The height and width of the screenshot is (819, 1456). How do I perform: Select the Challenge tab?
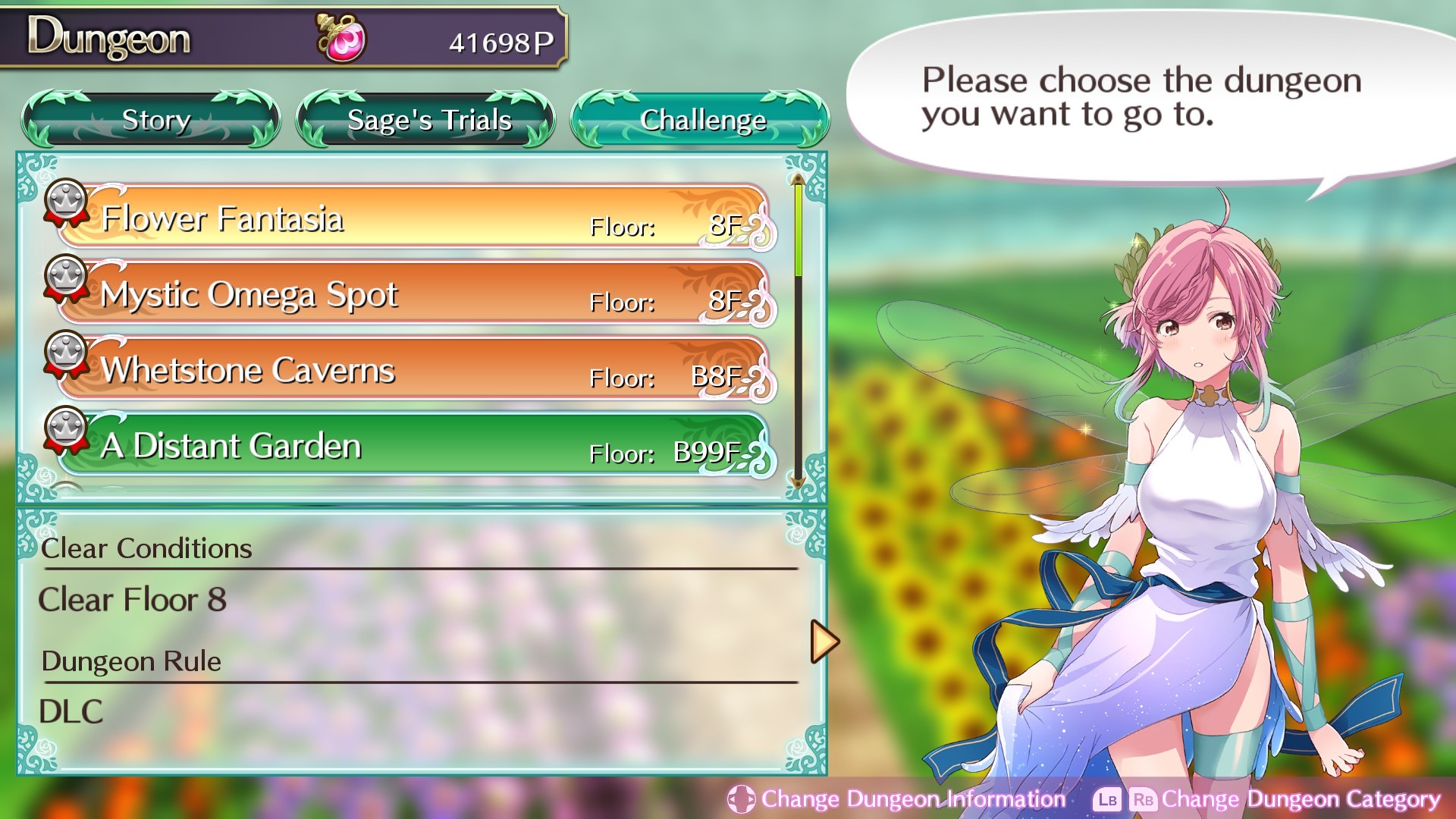point(701,119)
